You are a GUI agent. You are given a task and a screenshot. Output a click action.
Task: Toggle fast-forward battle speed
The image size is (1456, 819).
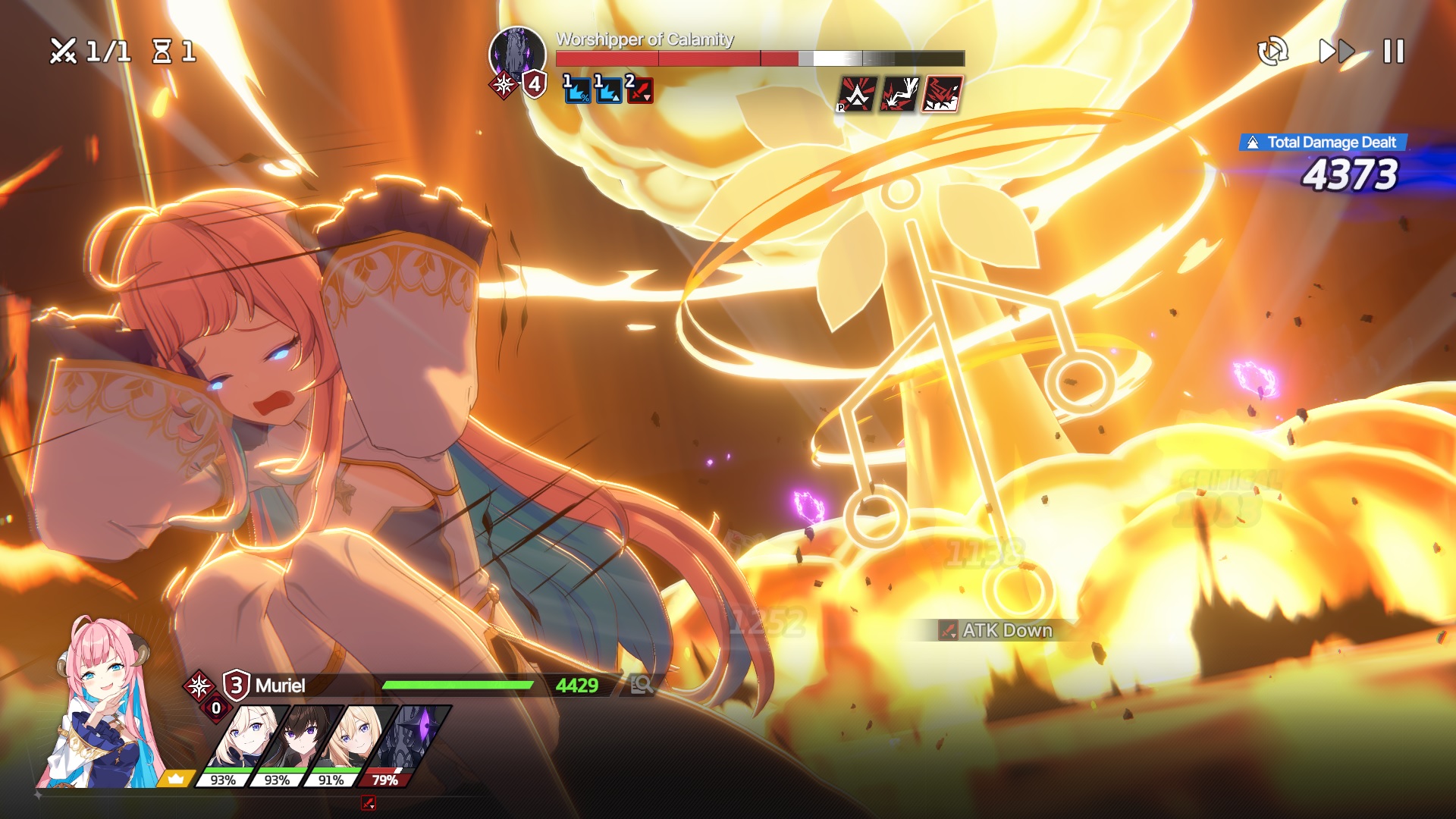(x=1336, y=52)
